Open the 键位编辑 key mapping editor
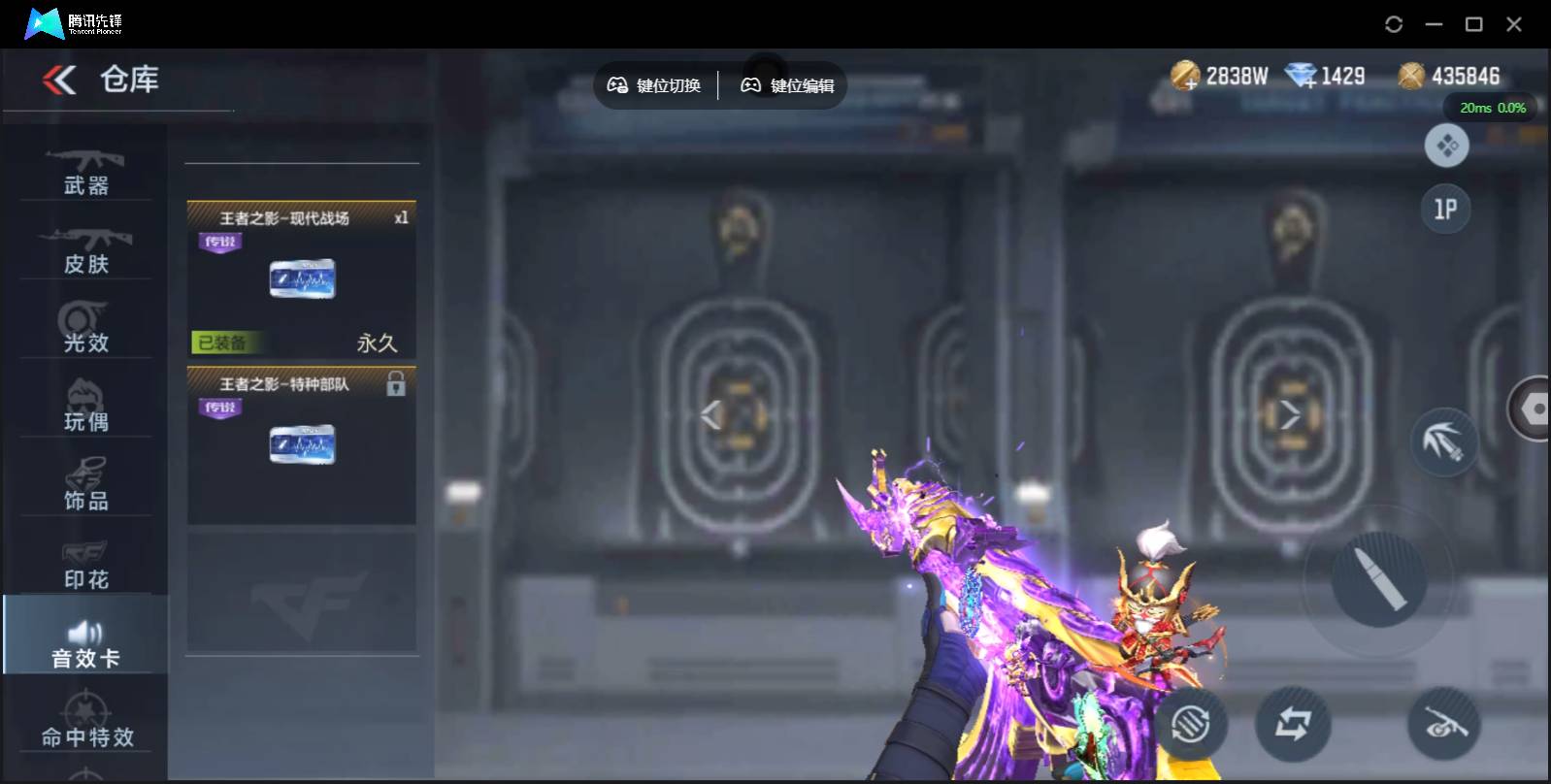 click(x=787, y=85)
